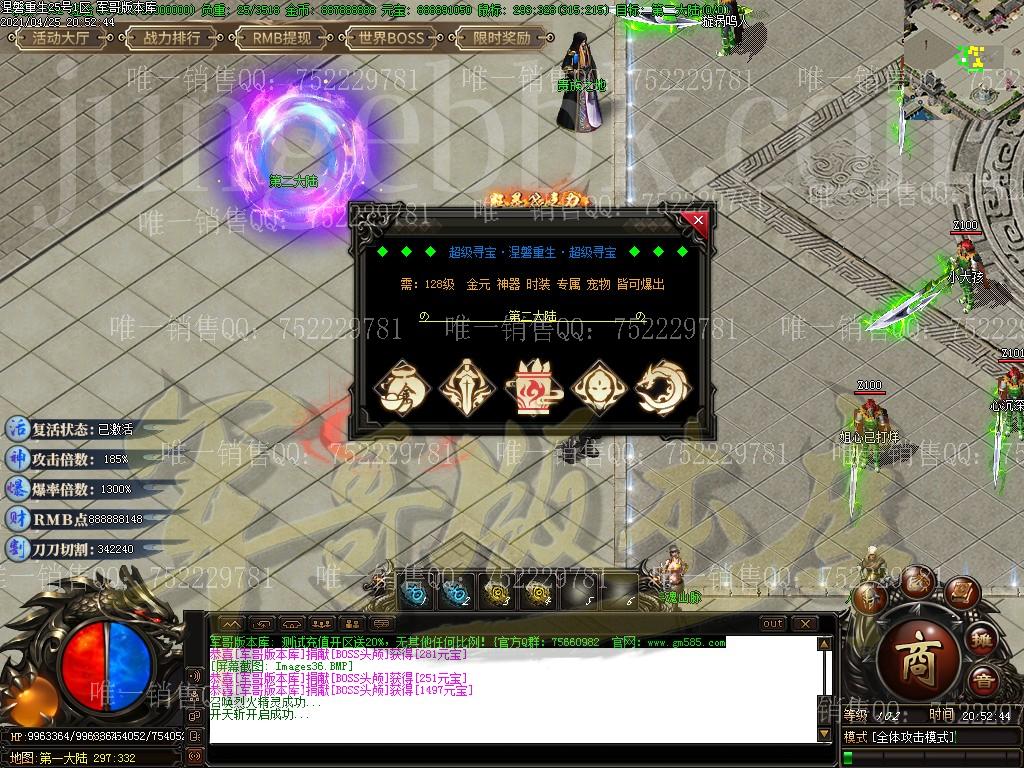This screenshot has height=768, width=1024.
Task: Use the blue skill in hotbar slot 1
Action: [413, 592]
